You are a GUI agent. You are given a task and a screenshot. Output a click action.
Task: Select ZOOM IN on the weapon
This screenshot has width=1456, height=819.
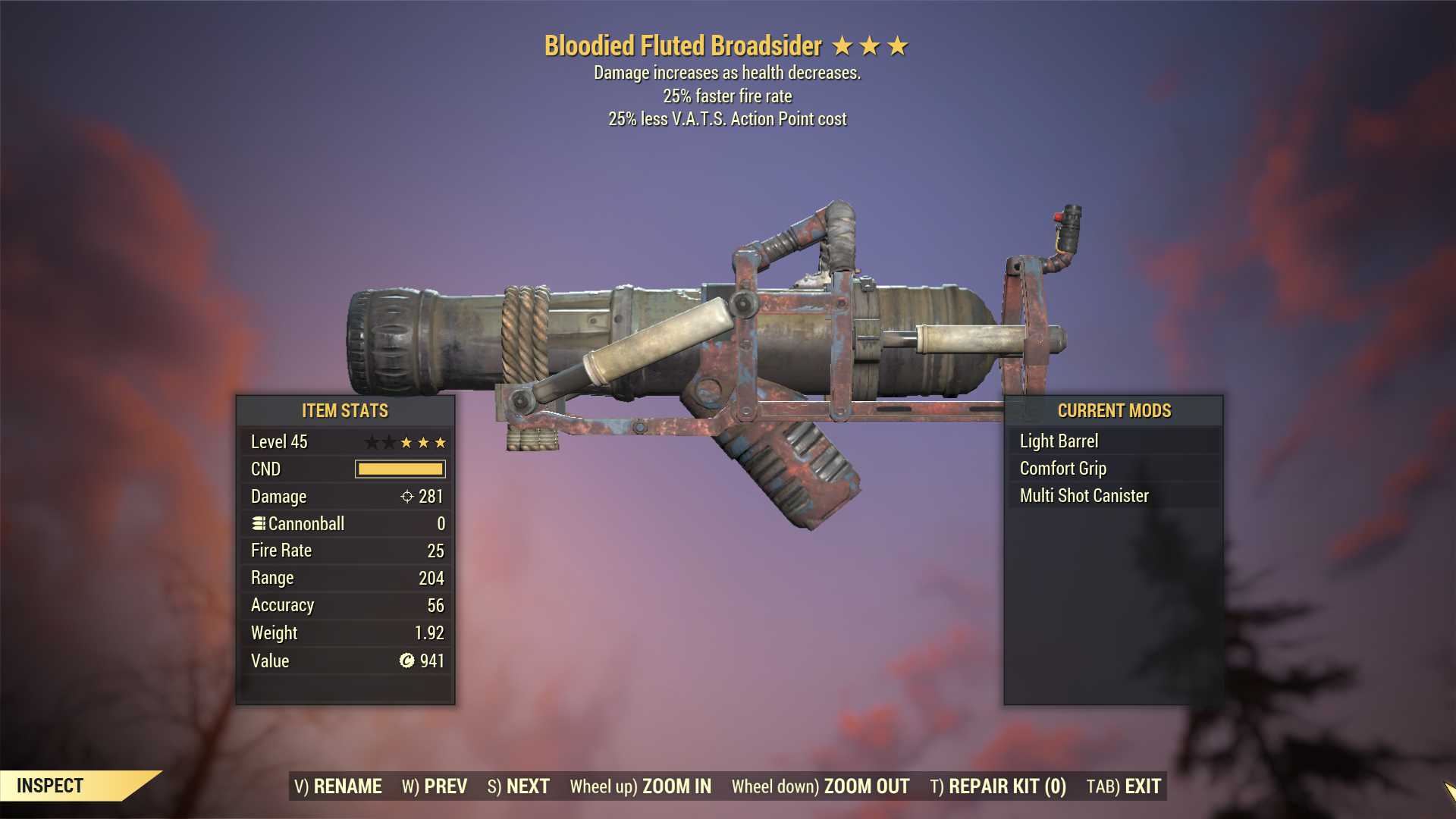(641, 786)
